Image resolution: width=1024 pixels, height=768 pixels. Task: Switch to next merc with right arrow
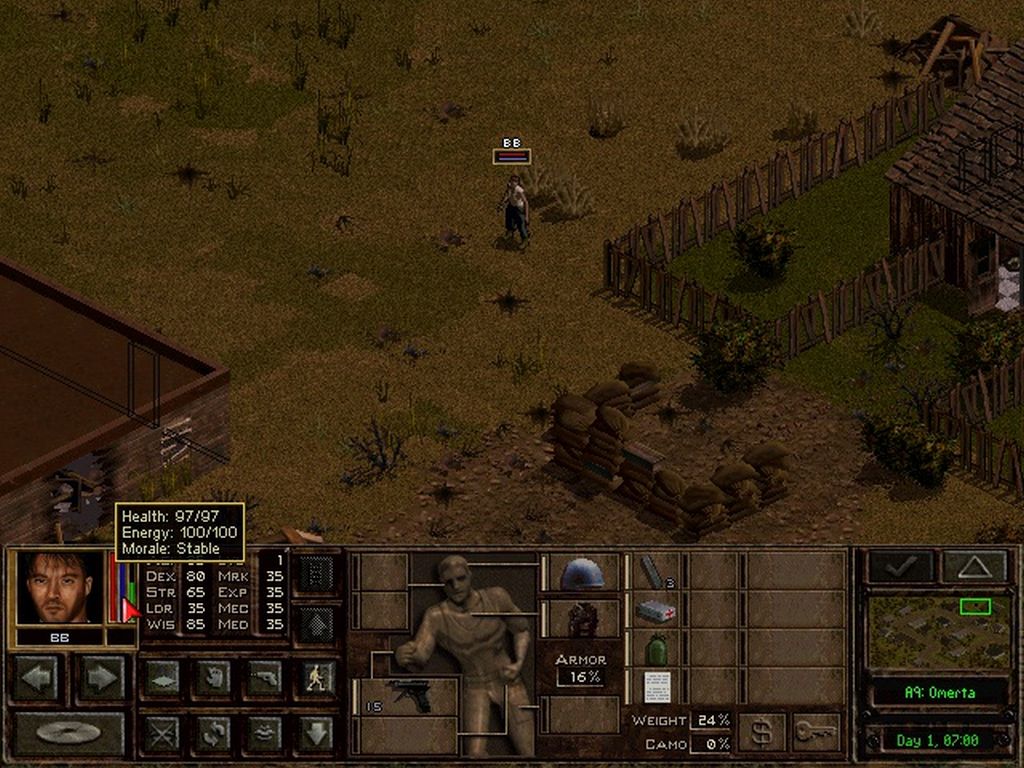click(x=102, y=678)
